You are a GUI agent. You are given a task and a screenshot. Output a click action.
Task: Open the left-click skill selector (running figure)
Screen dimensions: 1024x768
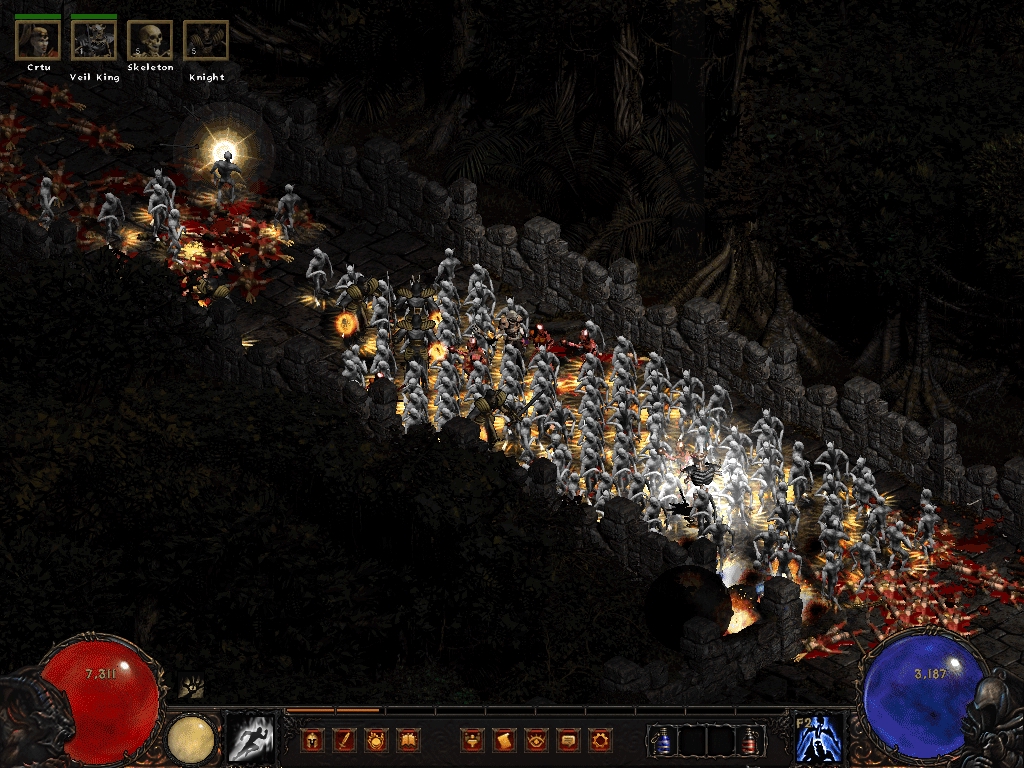(x=251, y=738)
